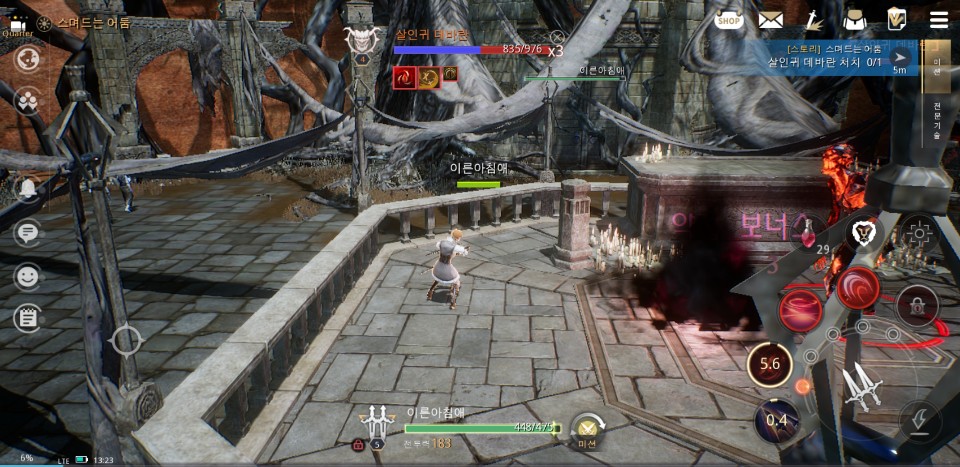This screenshot has height=467, width=960.
Task: Open the chat speech bubble
Action: pos(28,233)
